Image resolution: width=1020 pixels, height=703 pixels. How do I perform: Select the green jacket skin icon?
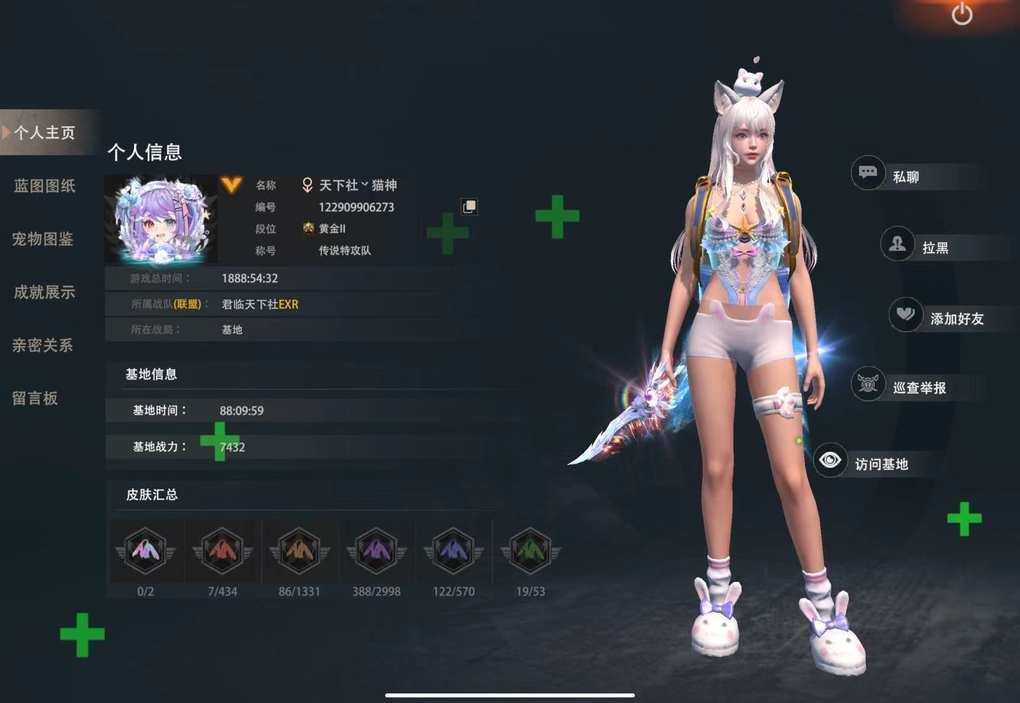tap(530, 549)
